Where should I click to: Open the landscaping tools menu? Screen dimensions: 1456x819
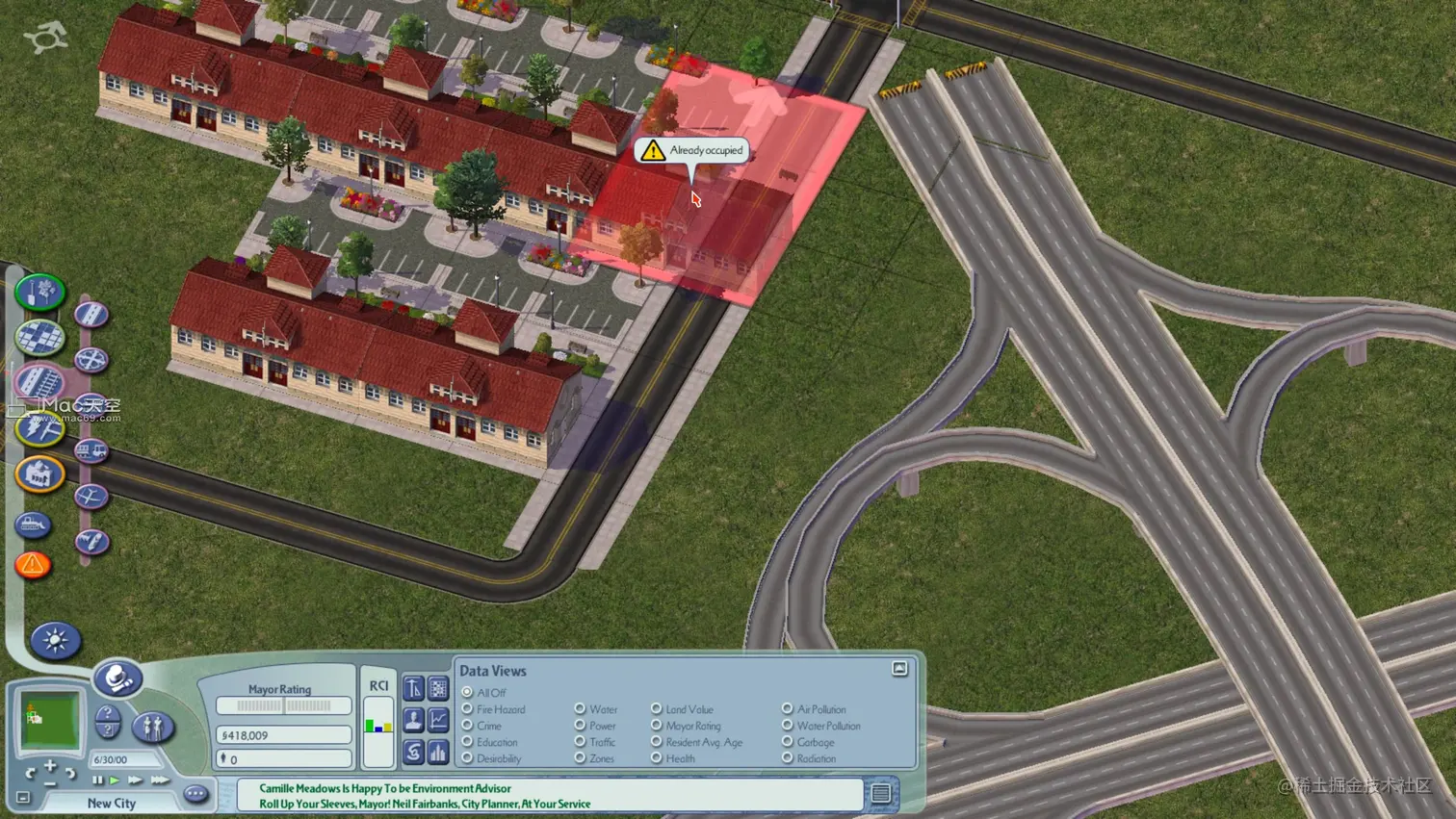click(39, 293)
